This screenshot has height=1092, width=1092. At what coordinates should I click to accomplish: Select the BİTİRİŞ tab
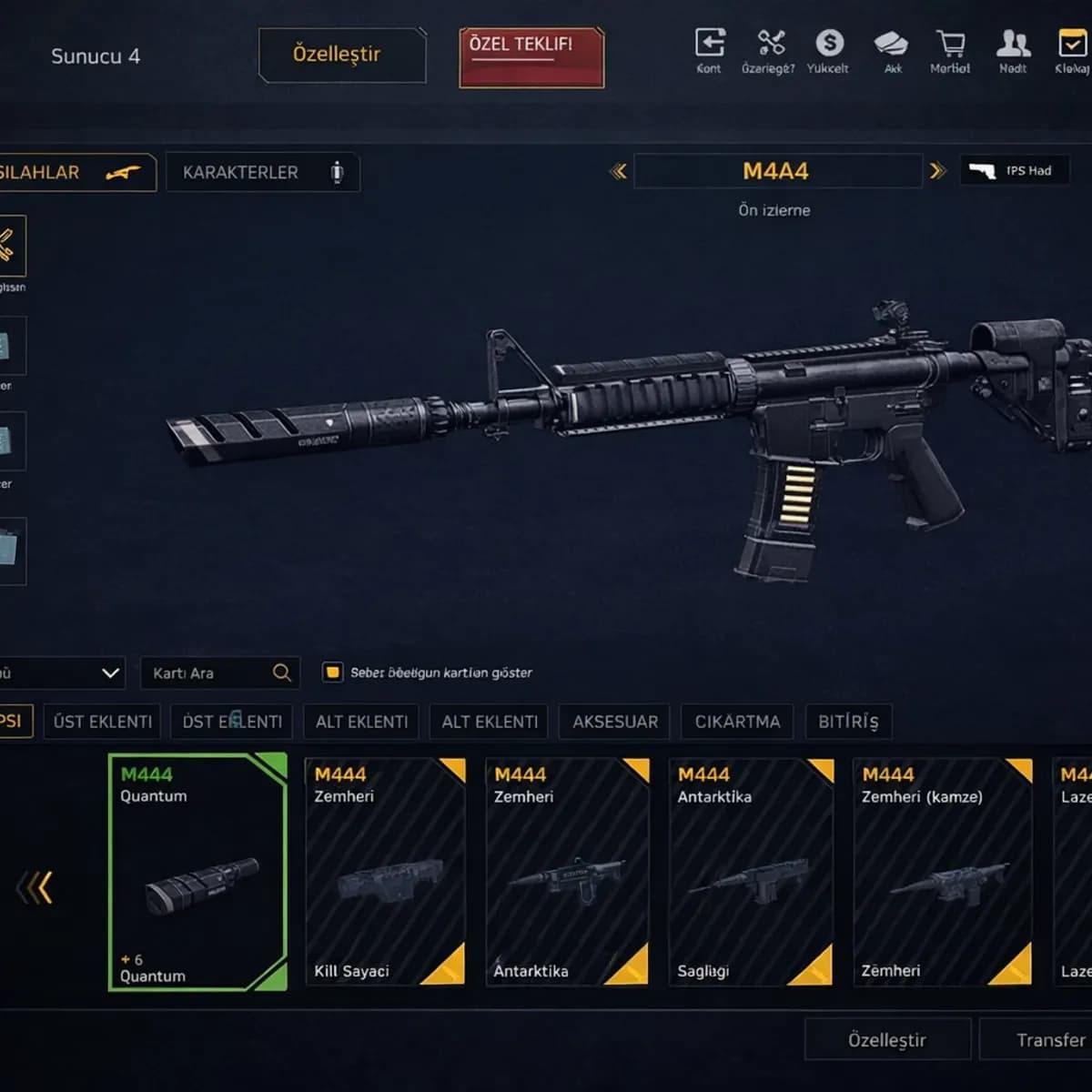848,722
